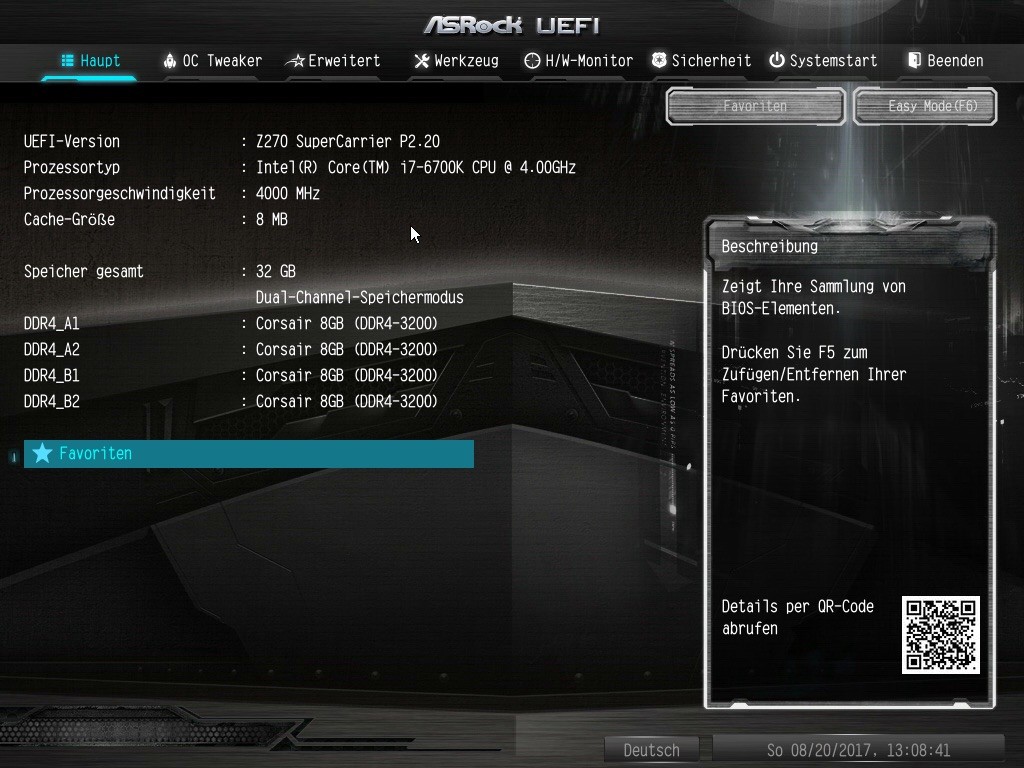Screen dimensions: 1024x768
Task: Choose the Beenden tab
Action: 945,61
